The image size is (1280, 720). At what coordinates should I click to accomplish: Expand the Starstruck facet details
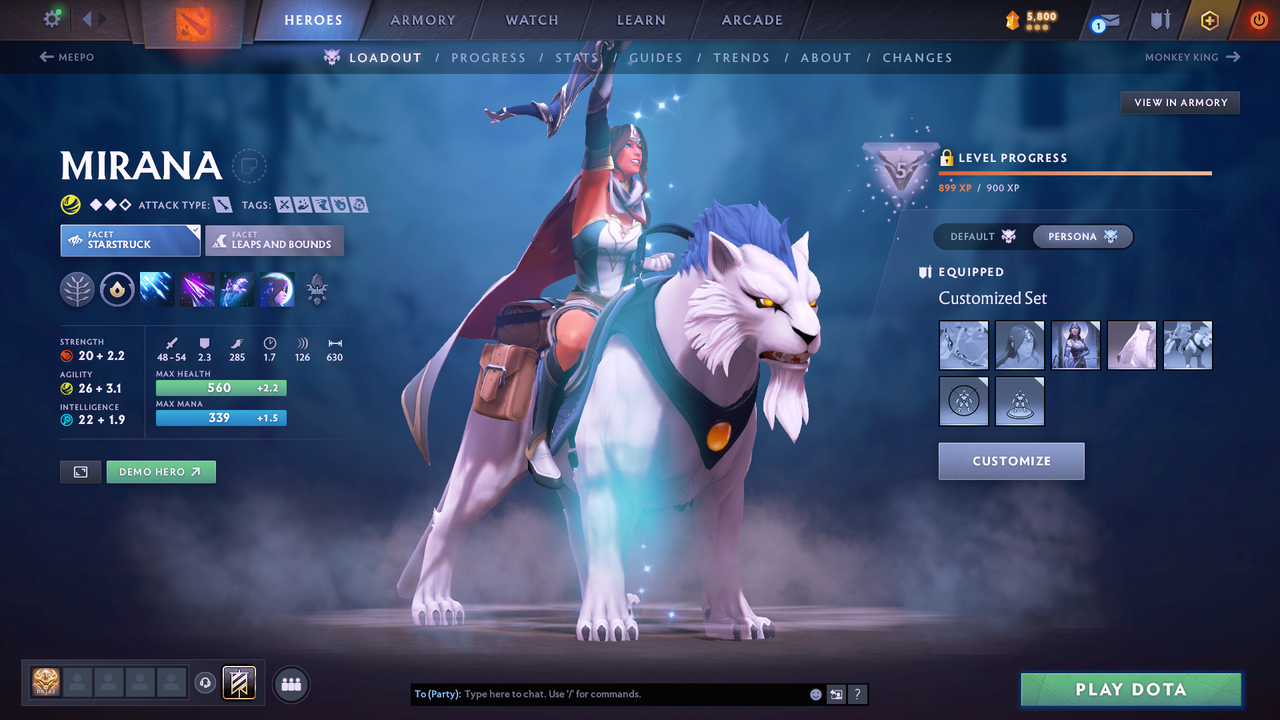(130, 240)
